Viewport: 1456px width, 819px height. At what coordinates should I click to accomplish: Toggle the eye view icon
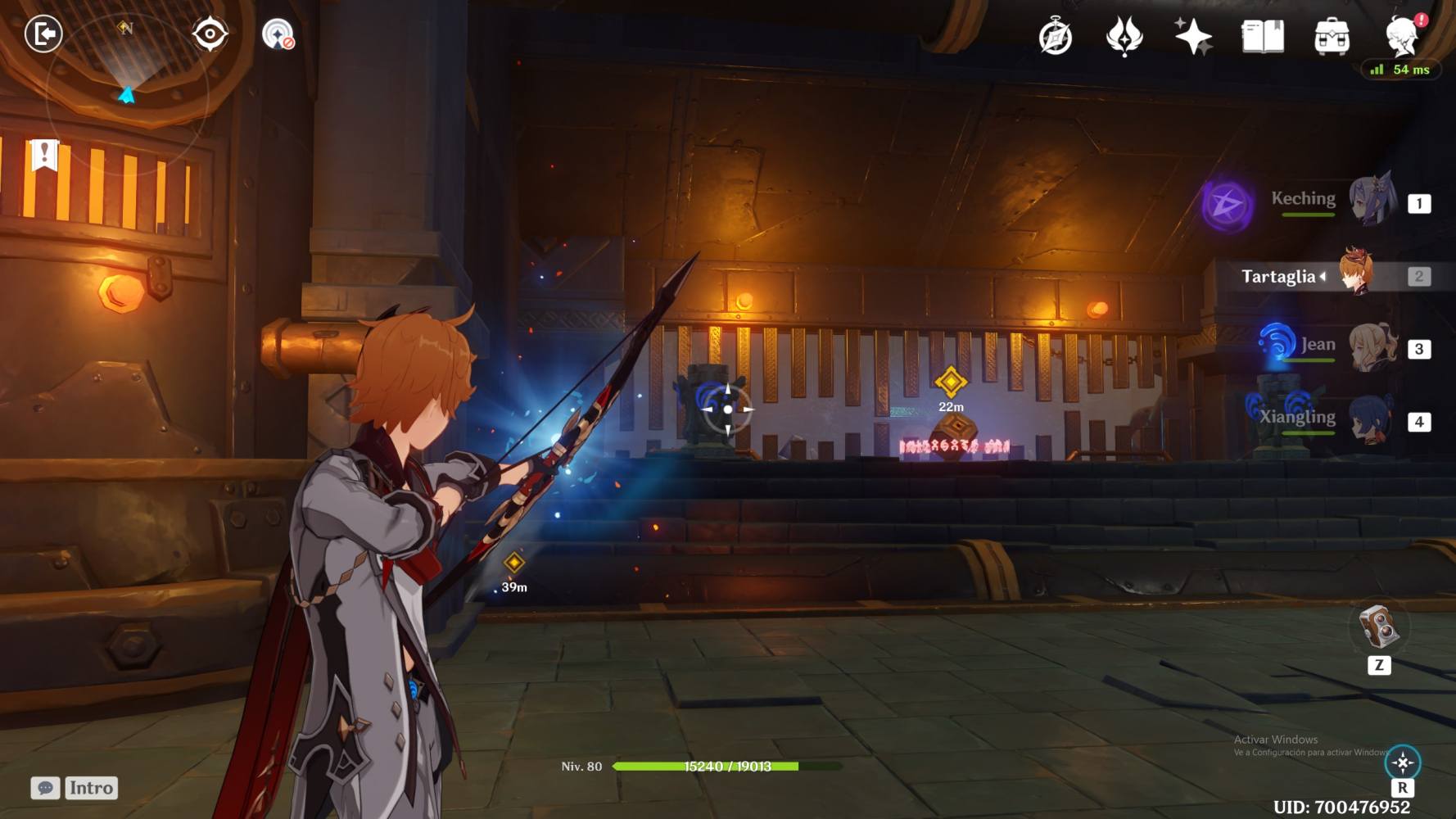(x=210, y=34)
